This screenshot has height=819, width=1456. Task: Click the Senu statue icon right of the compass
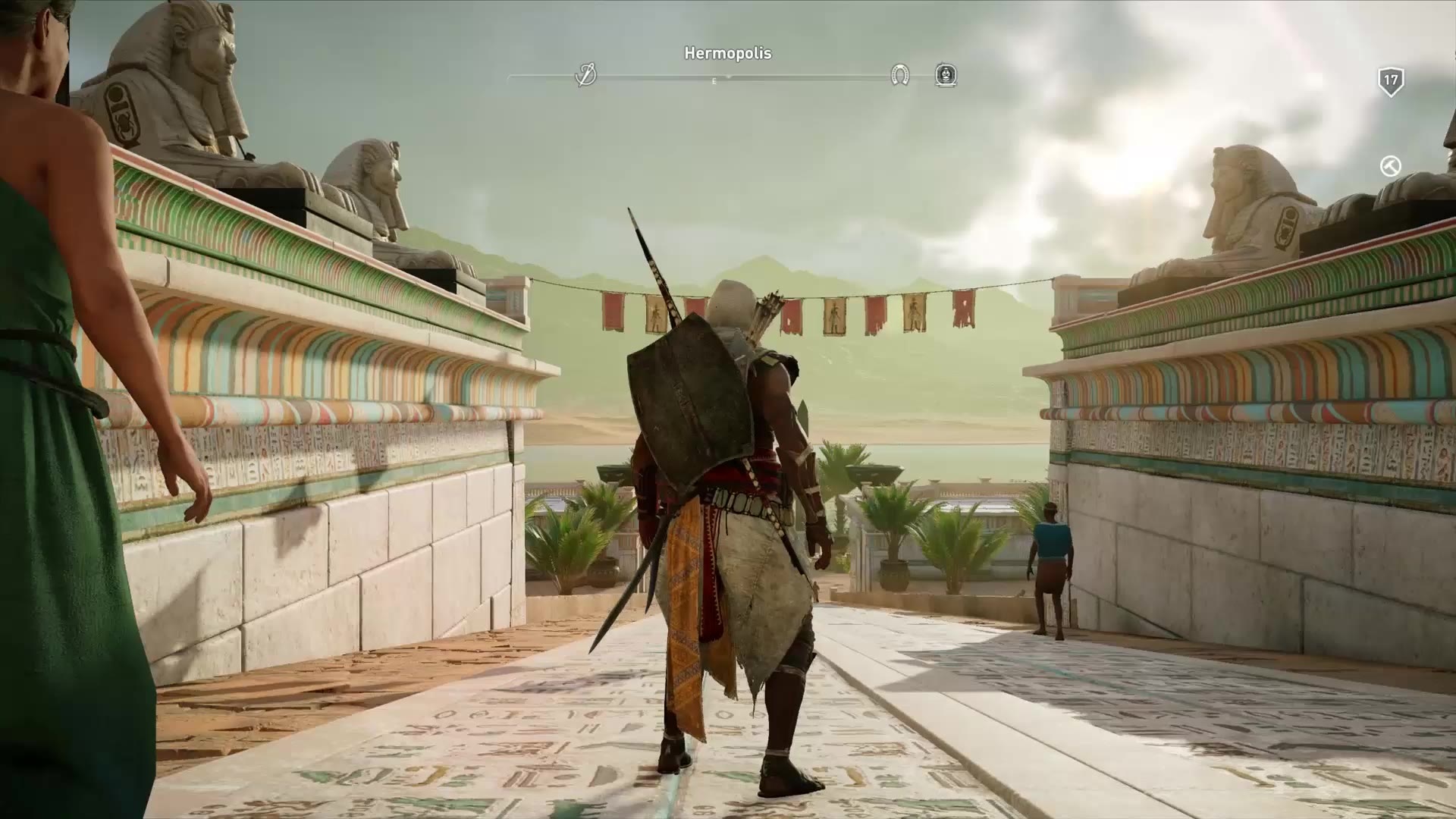pyautogui.click(x=946, y=76)
